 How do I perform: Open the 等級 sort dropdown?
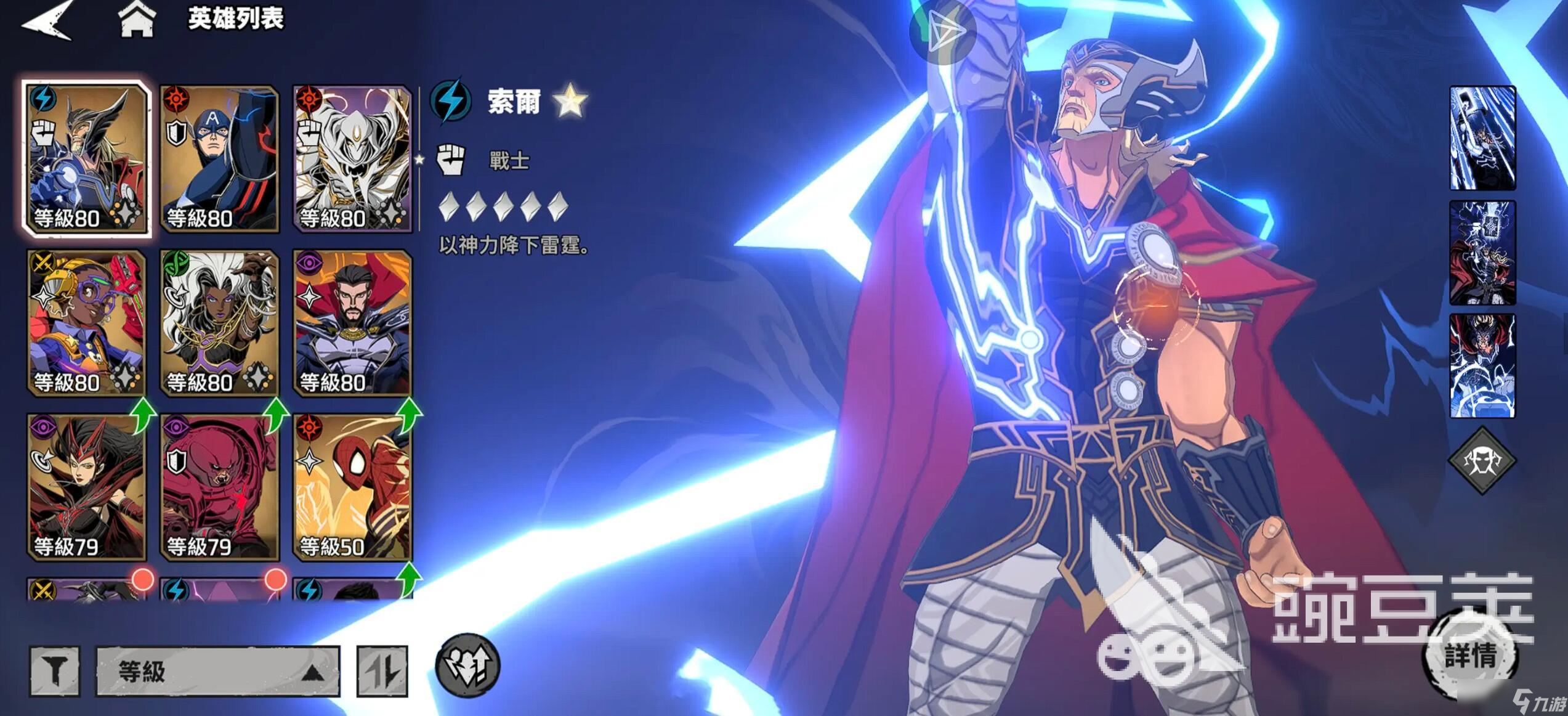(x=217, y=671)
